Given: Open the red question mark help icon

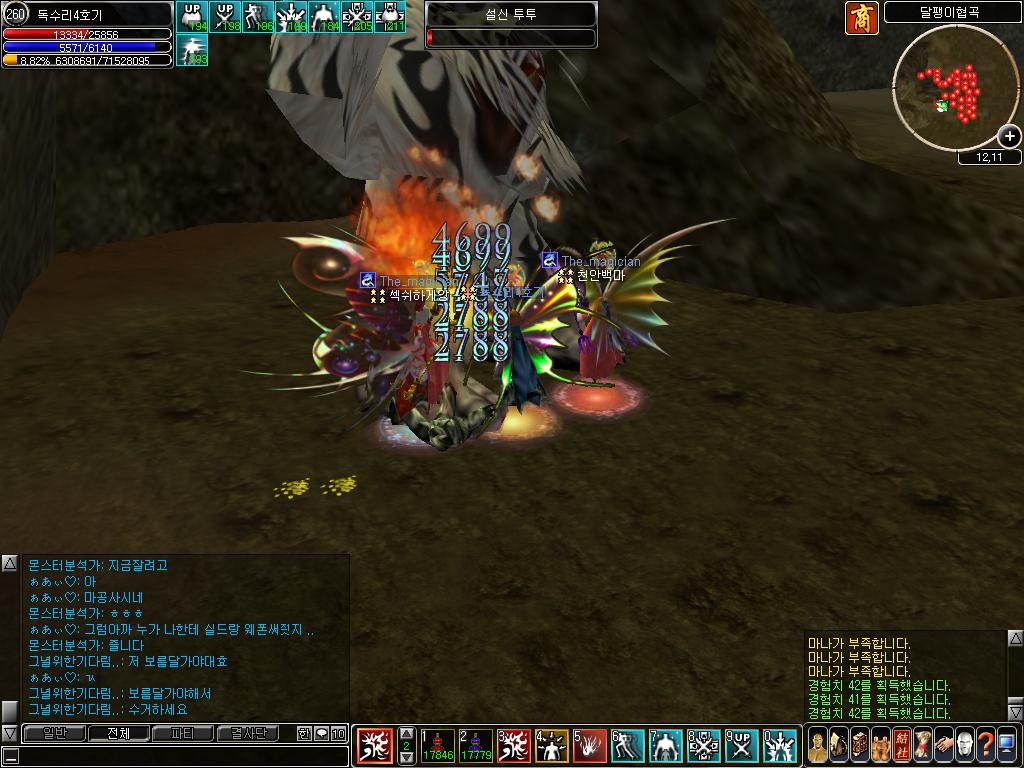Looking at the screenshot, I should (x=985, y=744).
